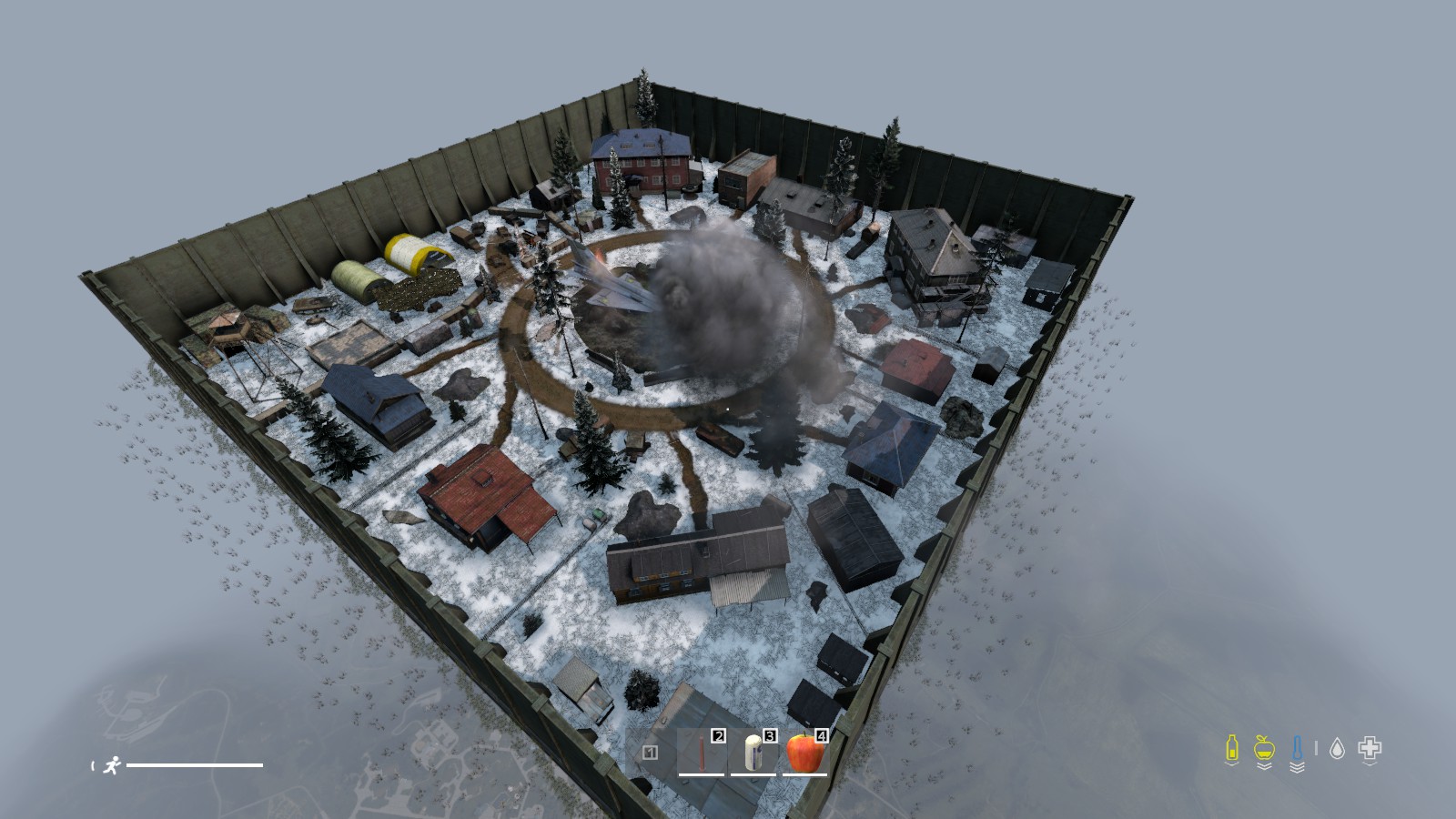Click the downward arrow under the health cross

(1369, 764)
